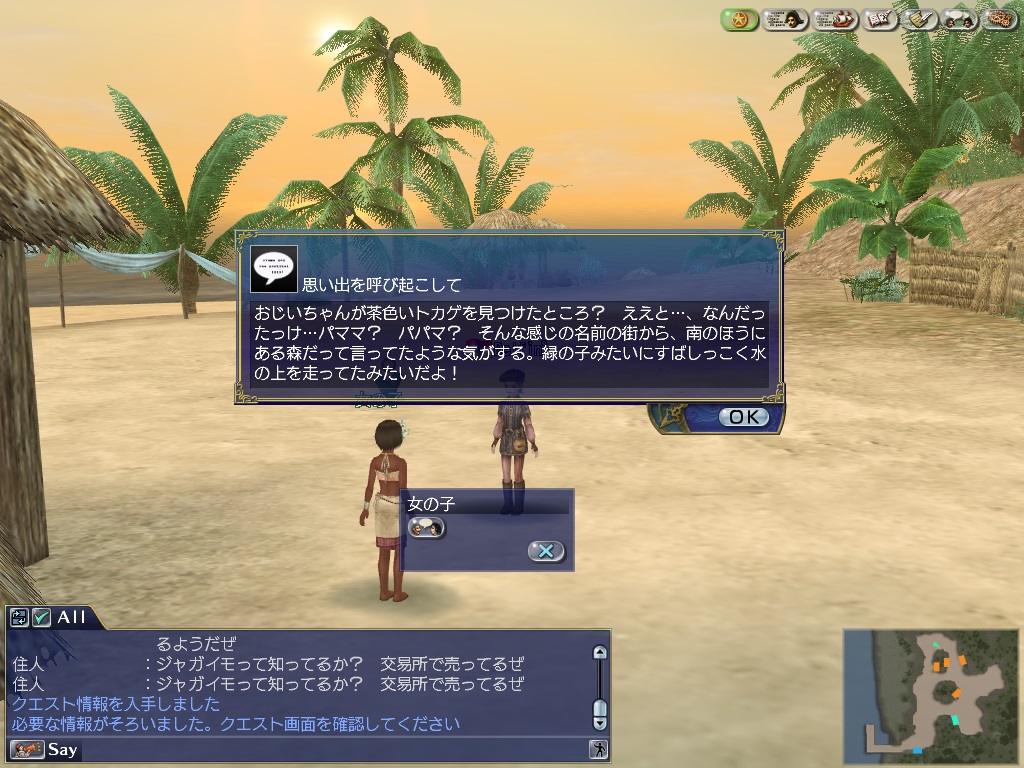Talk to the girl via the conversation icon
This screenshot has height=768, width=1024.
pos(426,527)
